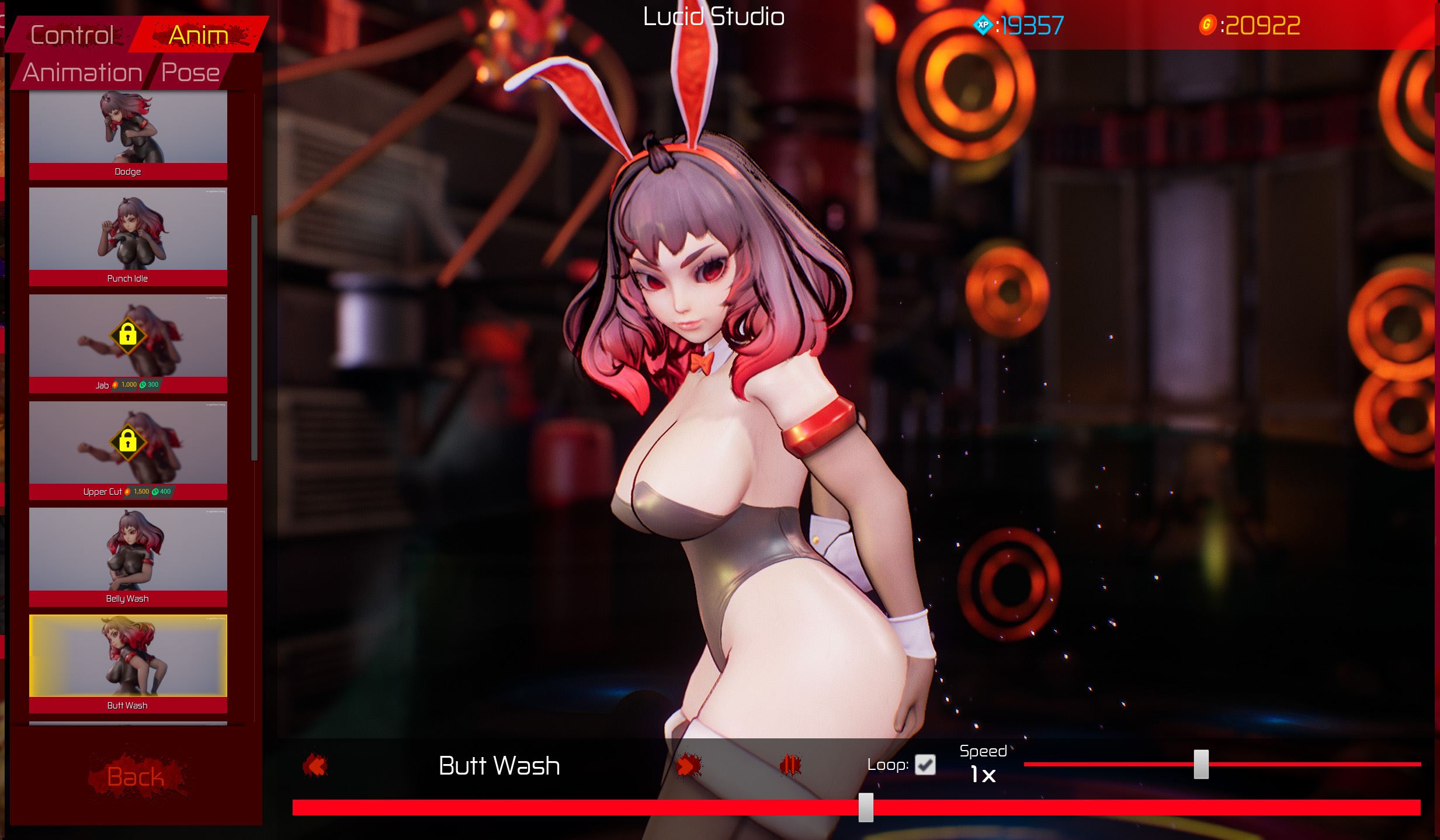The height and width of the screenshot is (840, 1440).
Task: Switch to the Pose sub-tab
Action: click(x=190, y=72)
